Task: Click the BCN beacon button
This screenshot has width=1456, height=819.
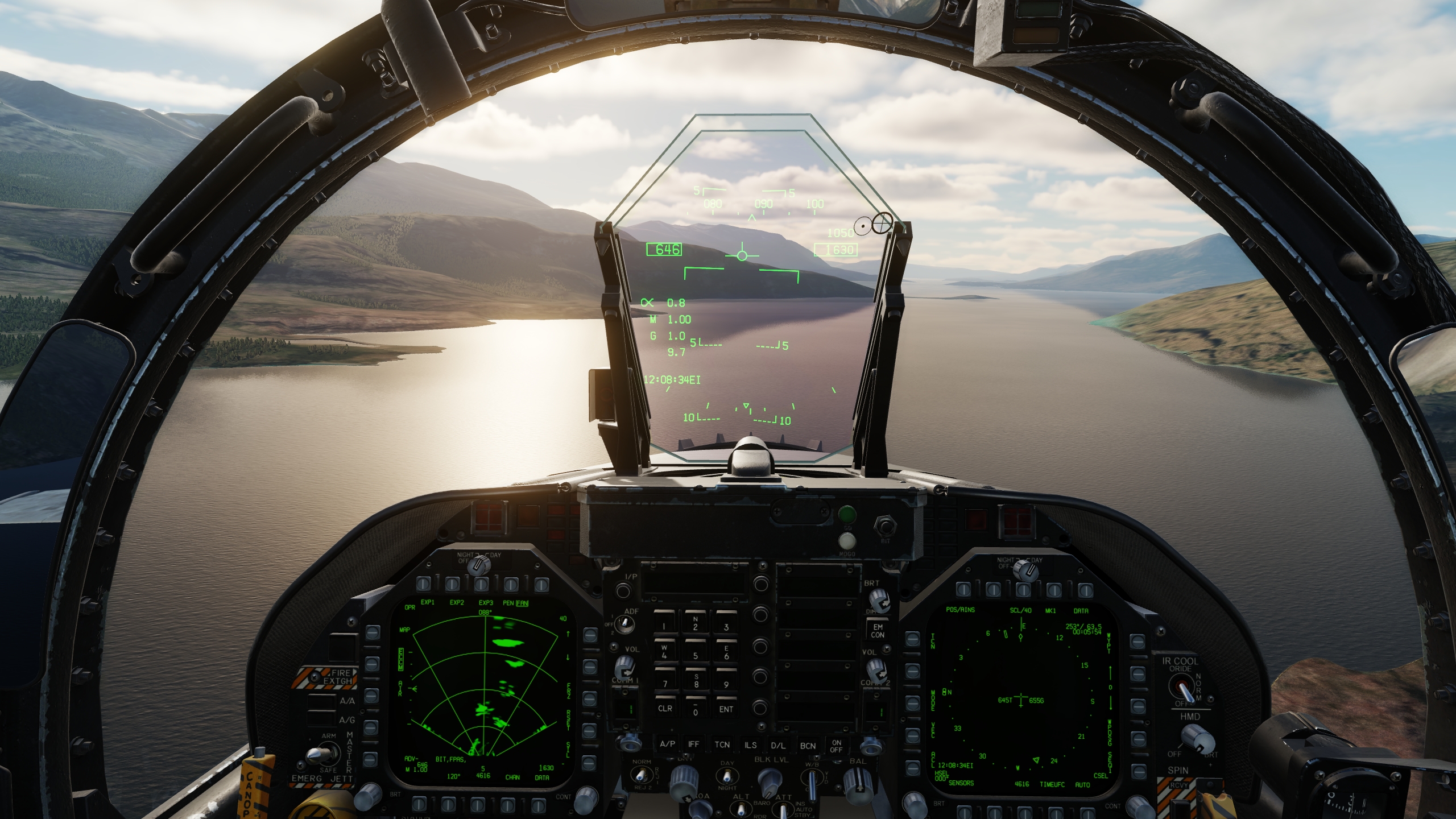Action: click(x=808, y=746)
